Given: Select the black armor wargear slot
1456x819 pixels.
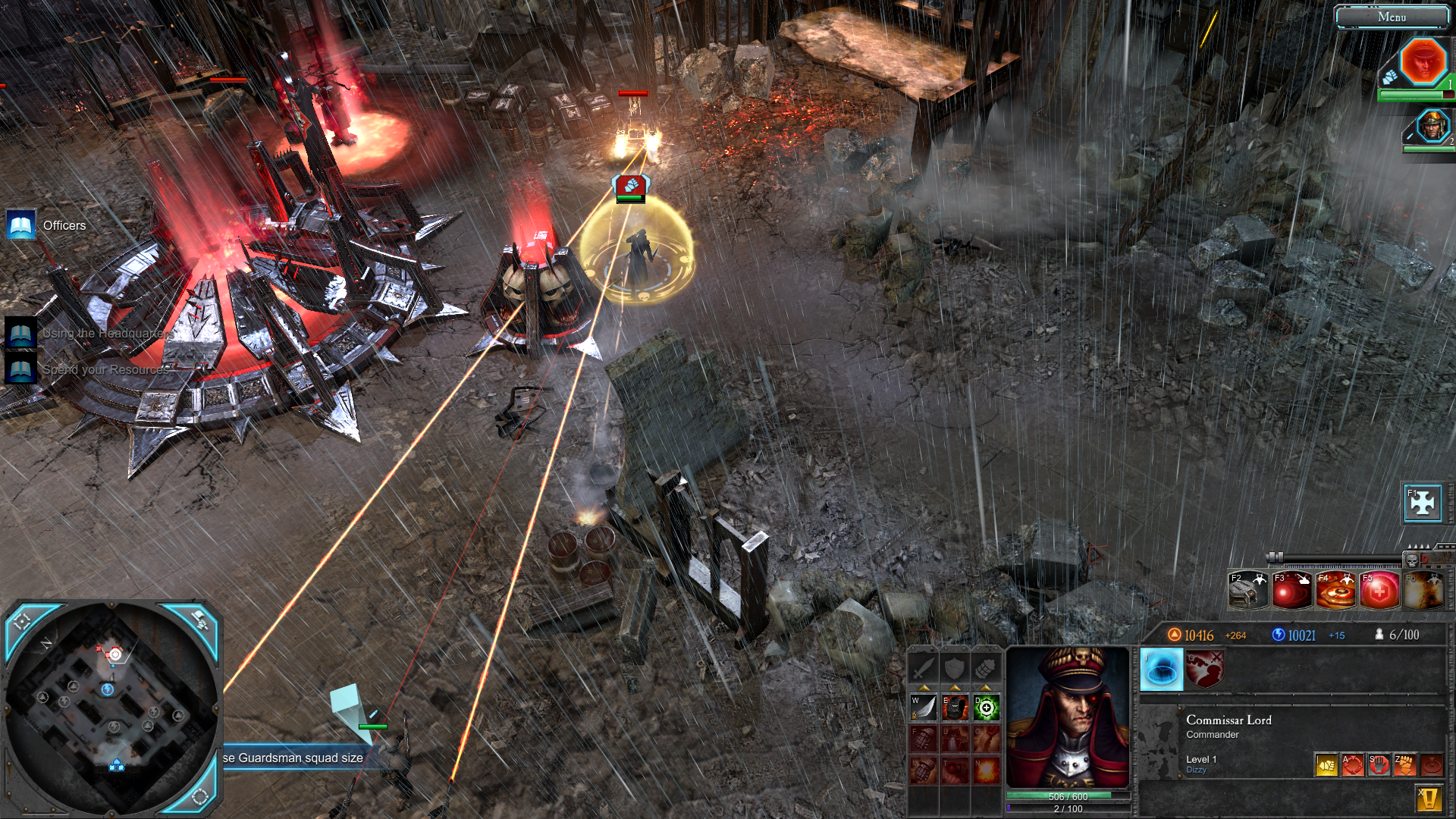Looking at the screenshot, I should tap(955, 708).
